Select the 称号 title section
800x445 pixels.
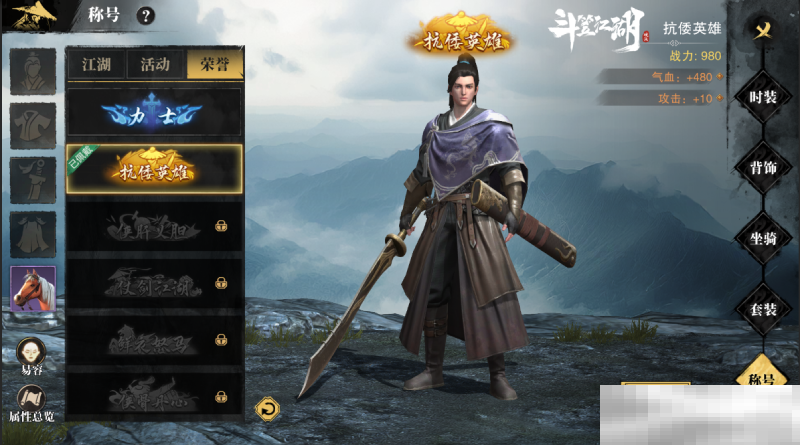point(763,380)
